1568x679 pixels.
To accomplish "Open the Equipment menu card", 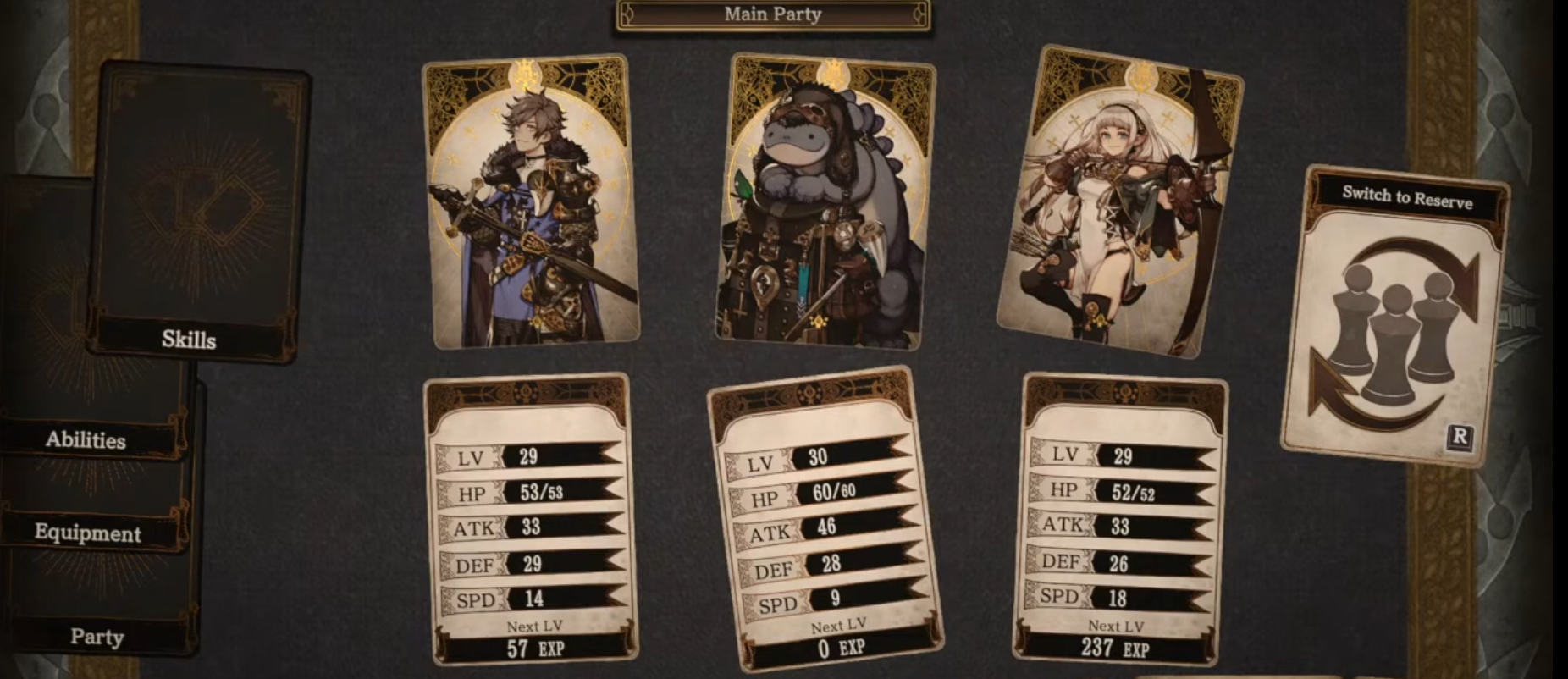I will [87, 534].
